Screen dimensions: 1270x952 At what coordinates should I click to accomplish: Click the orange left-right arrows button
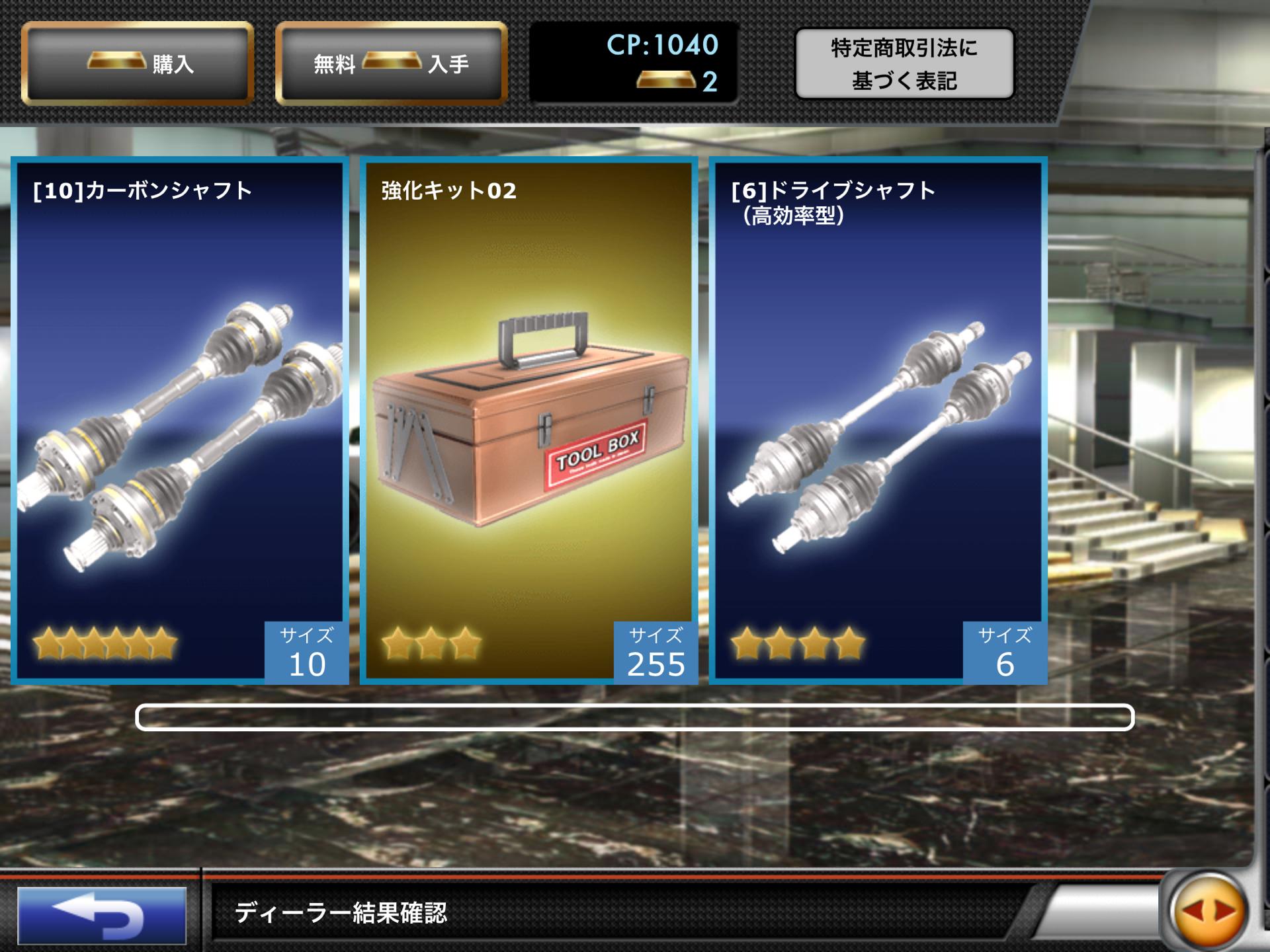[1208, 912]
